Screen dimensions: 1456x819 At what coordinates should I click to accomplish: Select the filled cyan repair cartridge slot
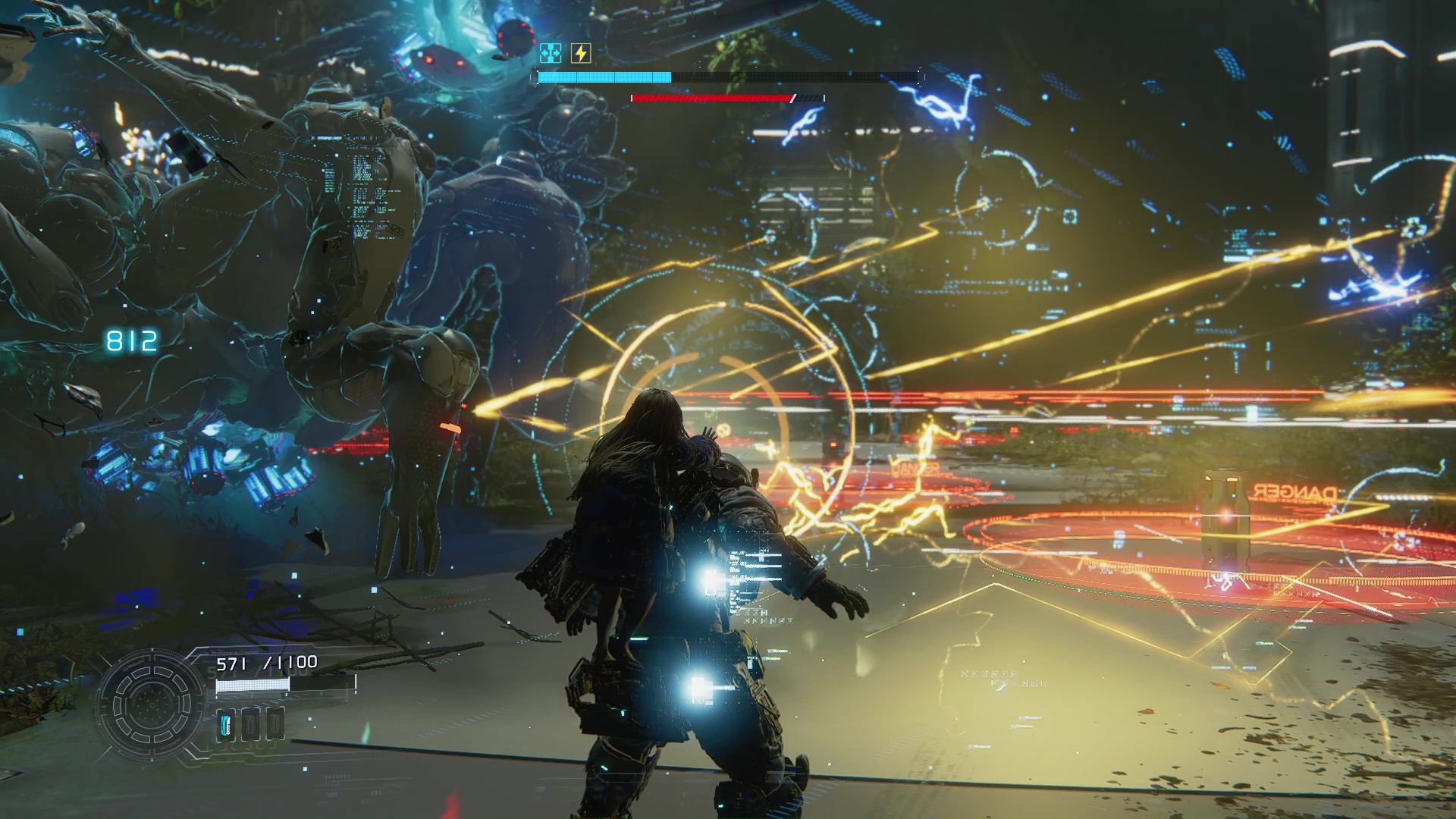click(226, 724)
